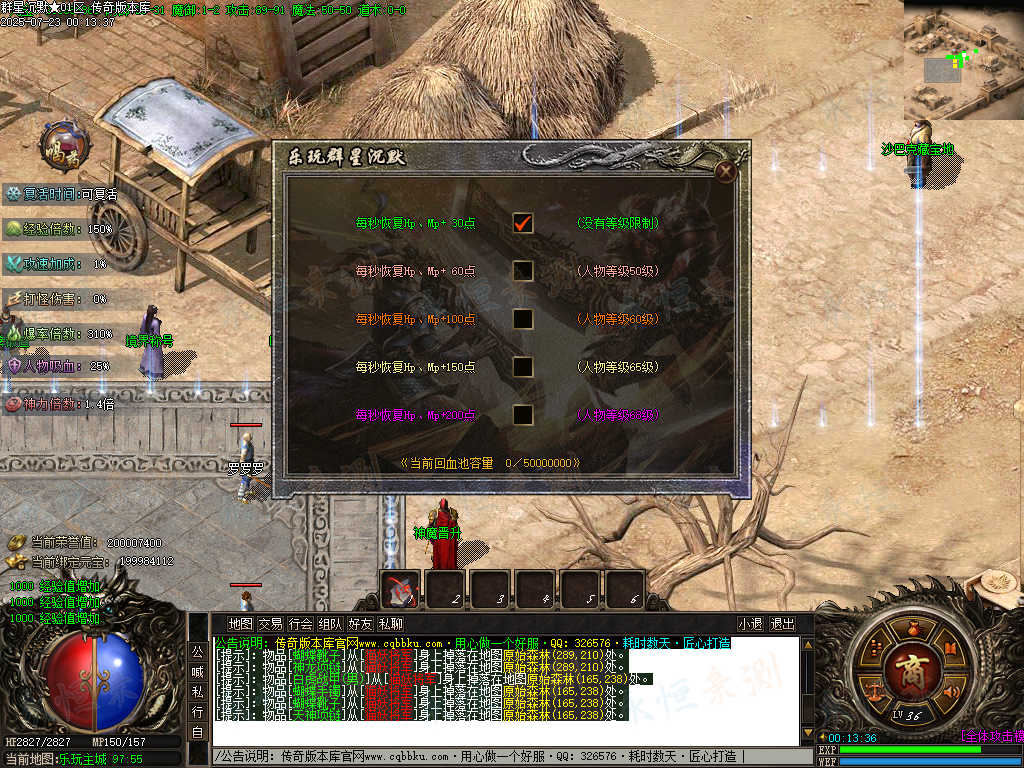Click the 组队 team button
This screenshot has height=768, width=1024.
click(330, 624)
